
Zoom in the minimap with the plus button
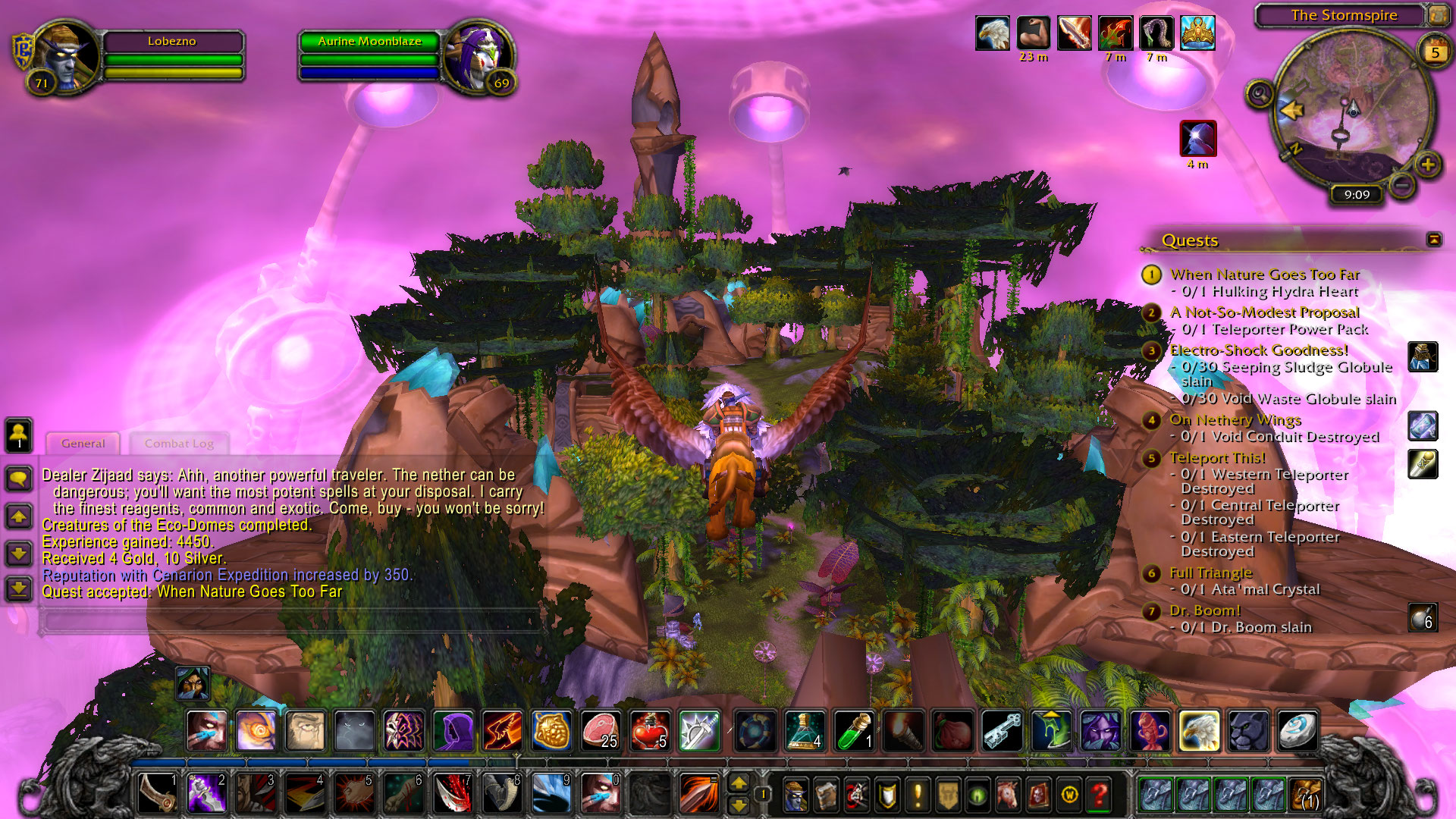tap(1427, 165)
